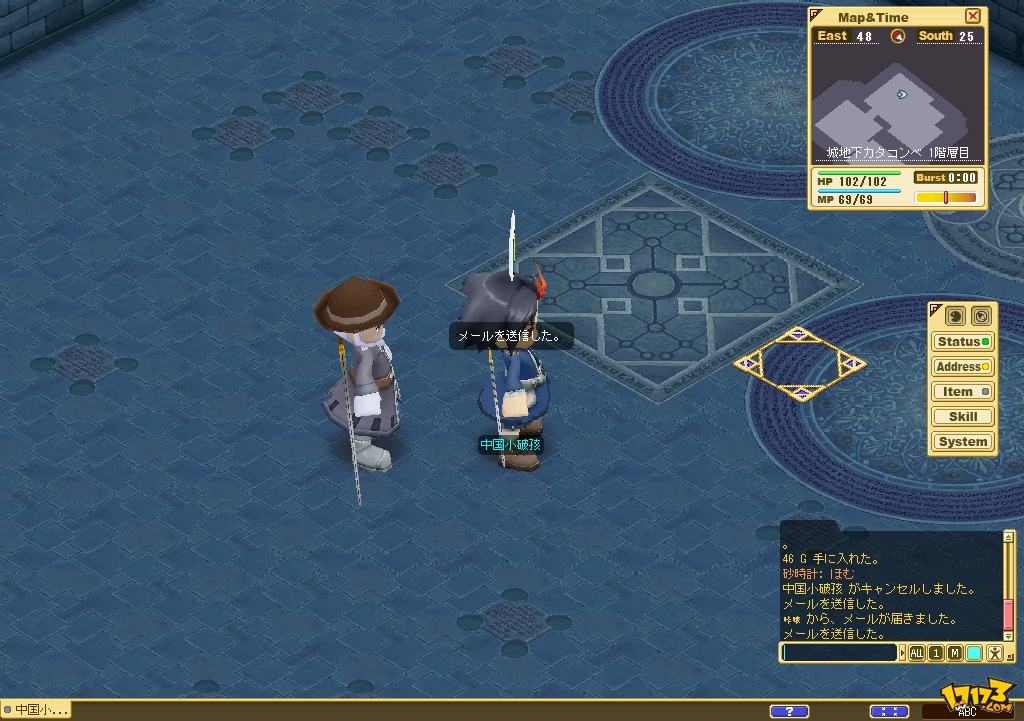Click the moon face icon in menu panel
Screen dimensions: 1024x721
click(953, 315)
